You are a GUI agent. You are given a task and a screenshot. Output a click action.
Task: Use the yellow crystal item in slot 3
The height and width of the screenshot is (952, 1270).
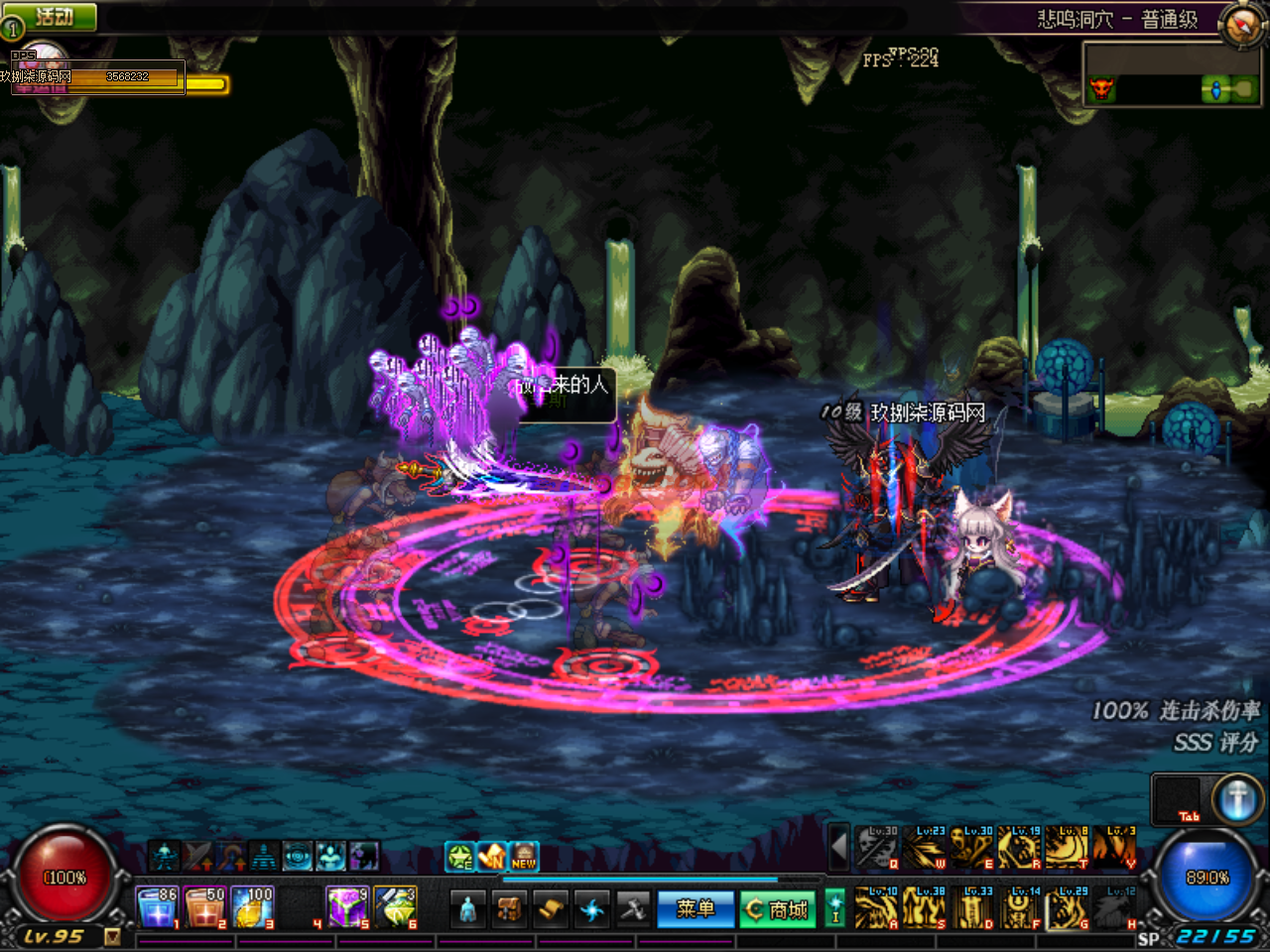(x=252, y=907)
